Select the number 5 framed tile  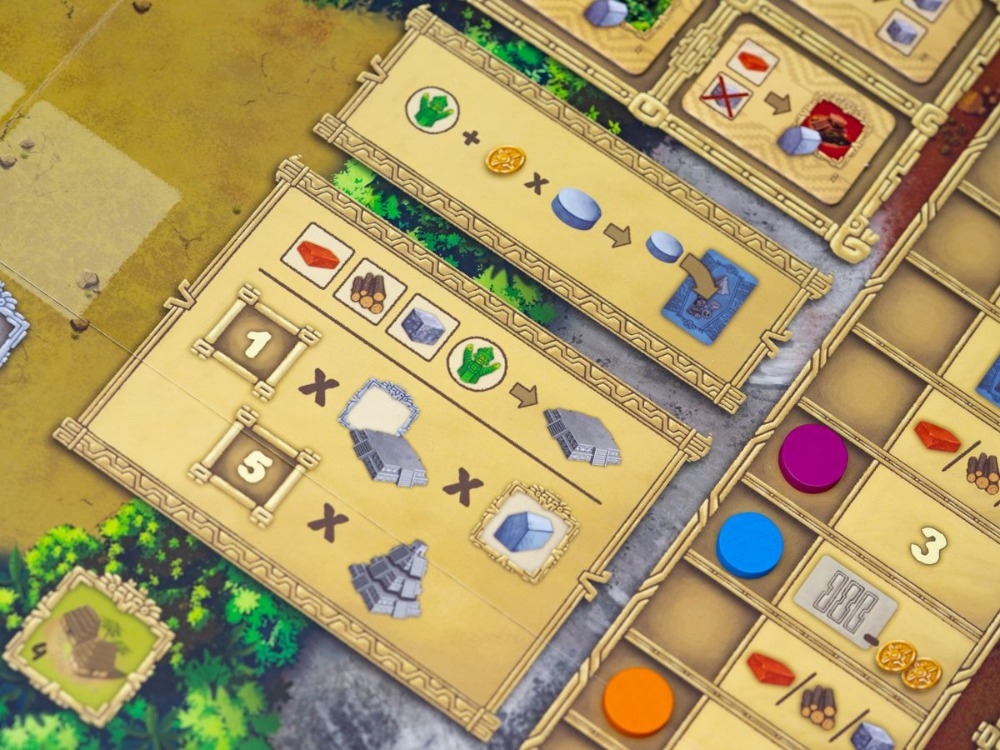tap(251, 468)
